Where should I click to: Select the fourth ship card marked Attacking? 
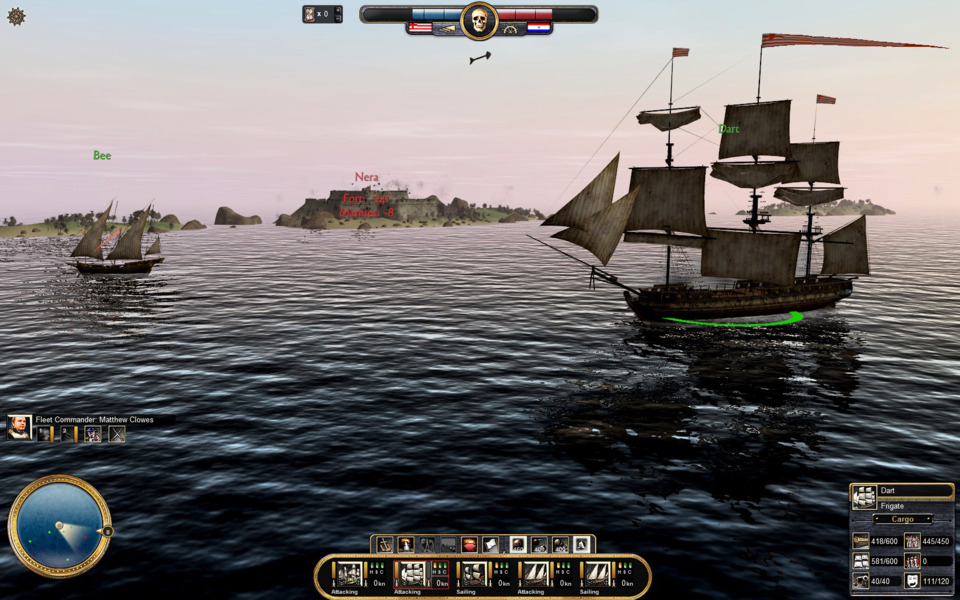pos(535,574)
